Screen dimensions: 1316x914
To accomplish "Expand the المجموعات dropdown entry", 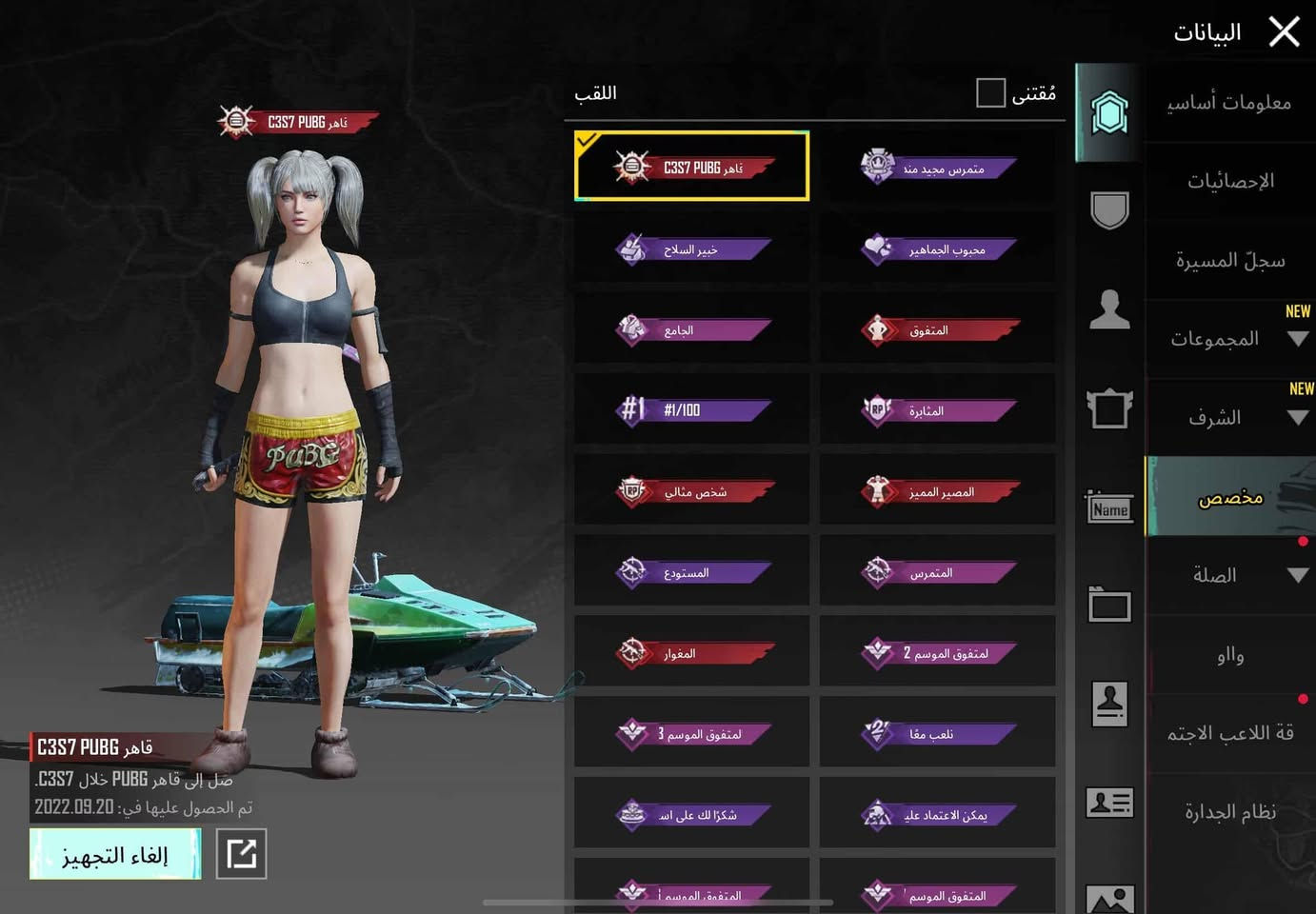I will coord(1229,339).
